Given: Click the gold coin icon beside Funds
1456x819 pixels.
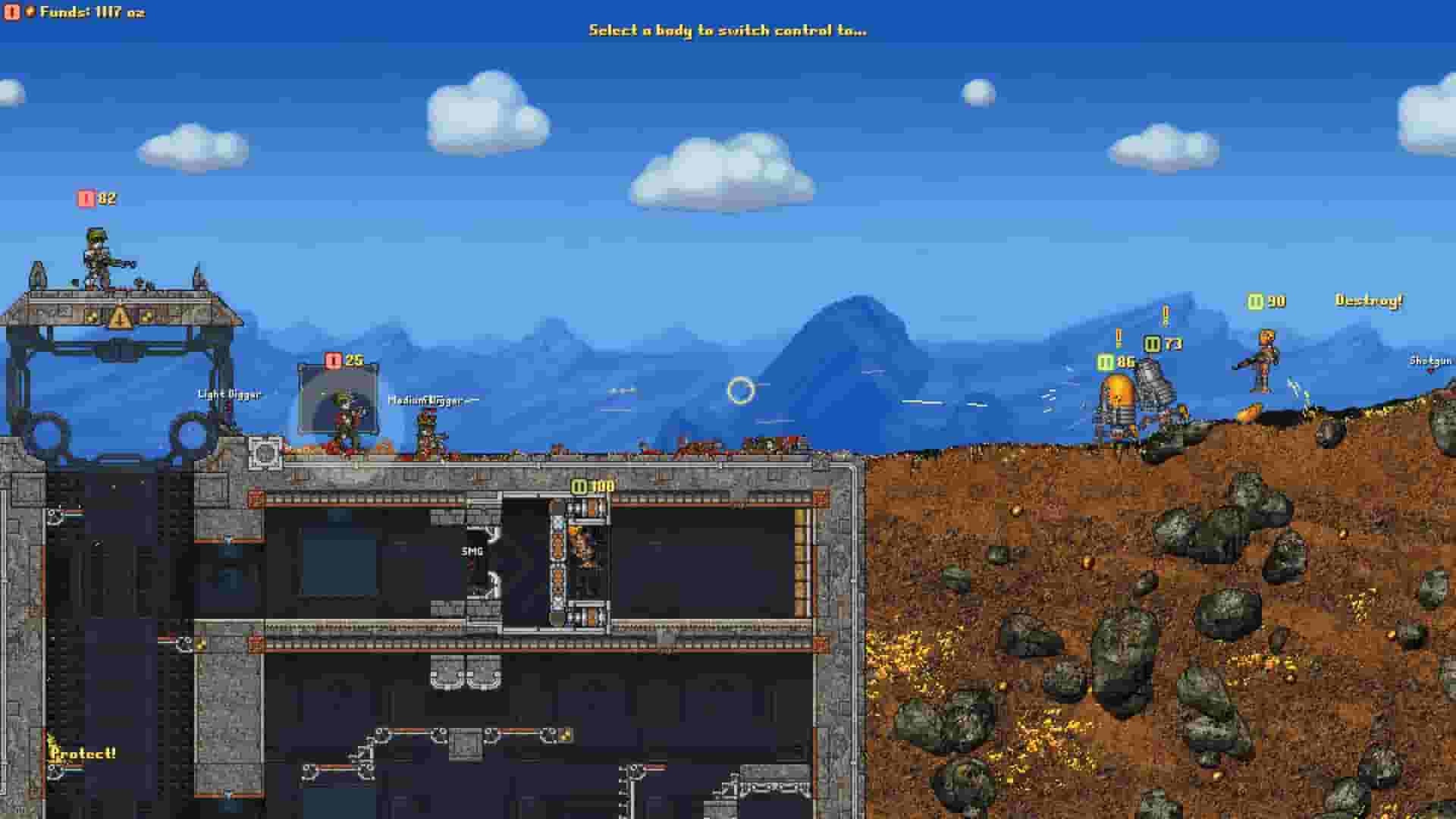Looking at the screenshot, I should 31,11.
